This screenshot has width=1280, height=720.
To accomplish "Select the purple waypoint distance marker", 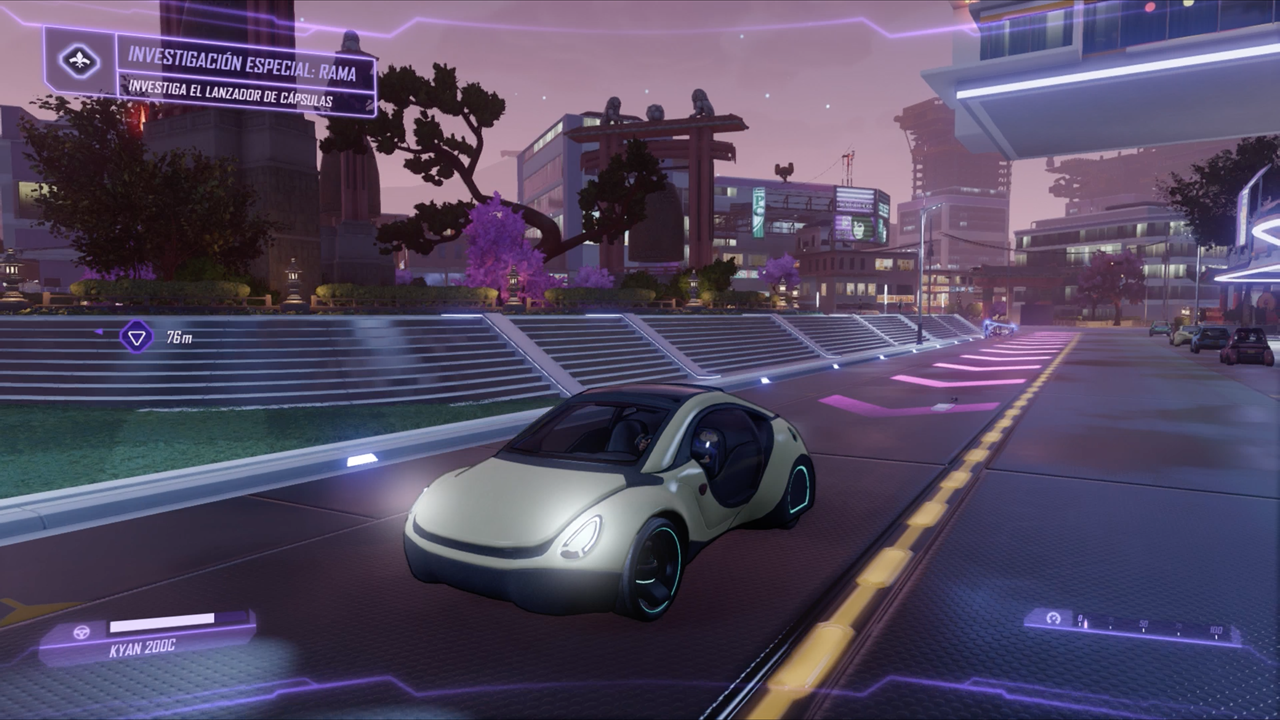I will pos(136,336).
